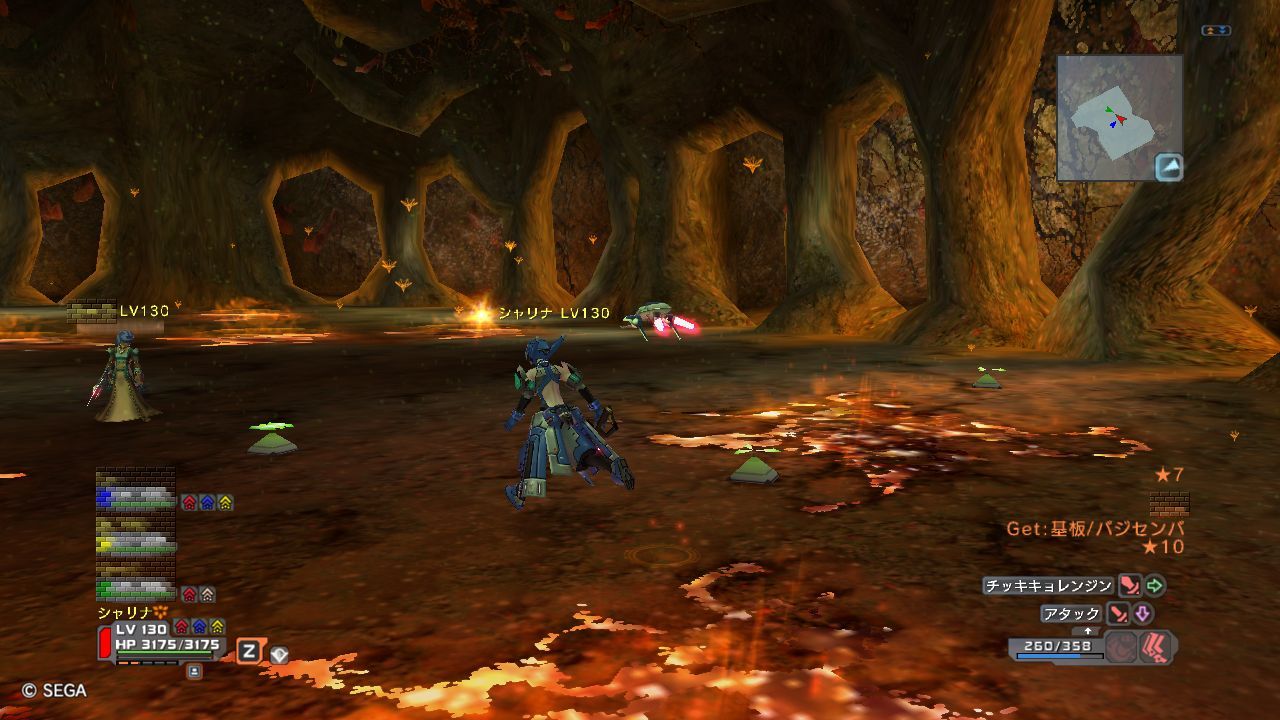The image size is (1280, 720).
Task: Click the diamond item icon beside the Z slot
Action: pos(279,654)
